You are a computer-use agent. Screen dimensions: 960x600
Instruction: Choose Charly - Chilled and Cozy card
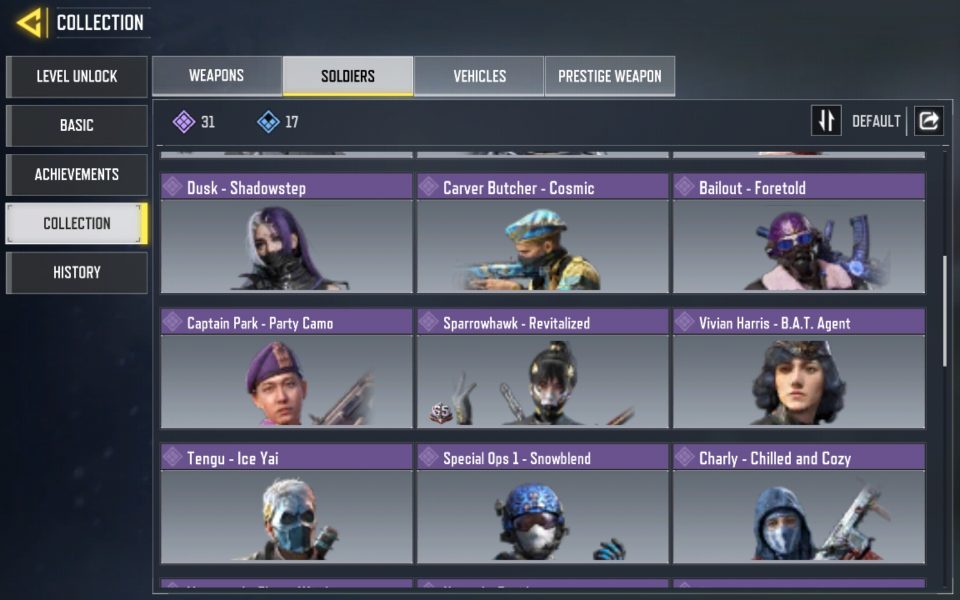coord(798,504)
